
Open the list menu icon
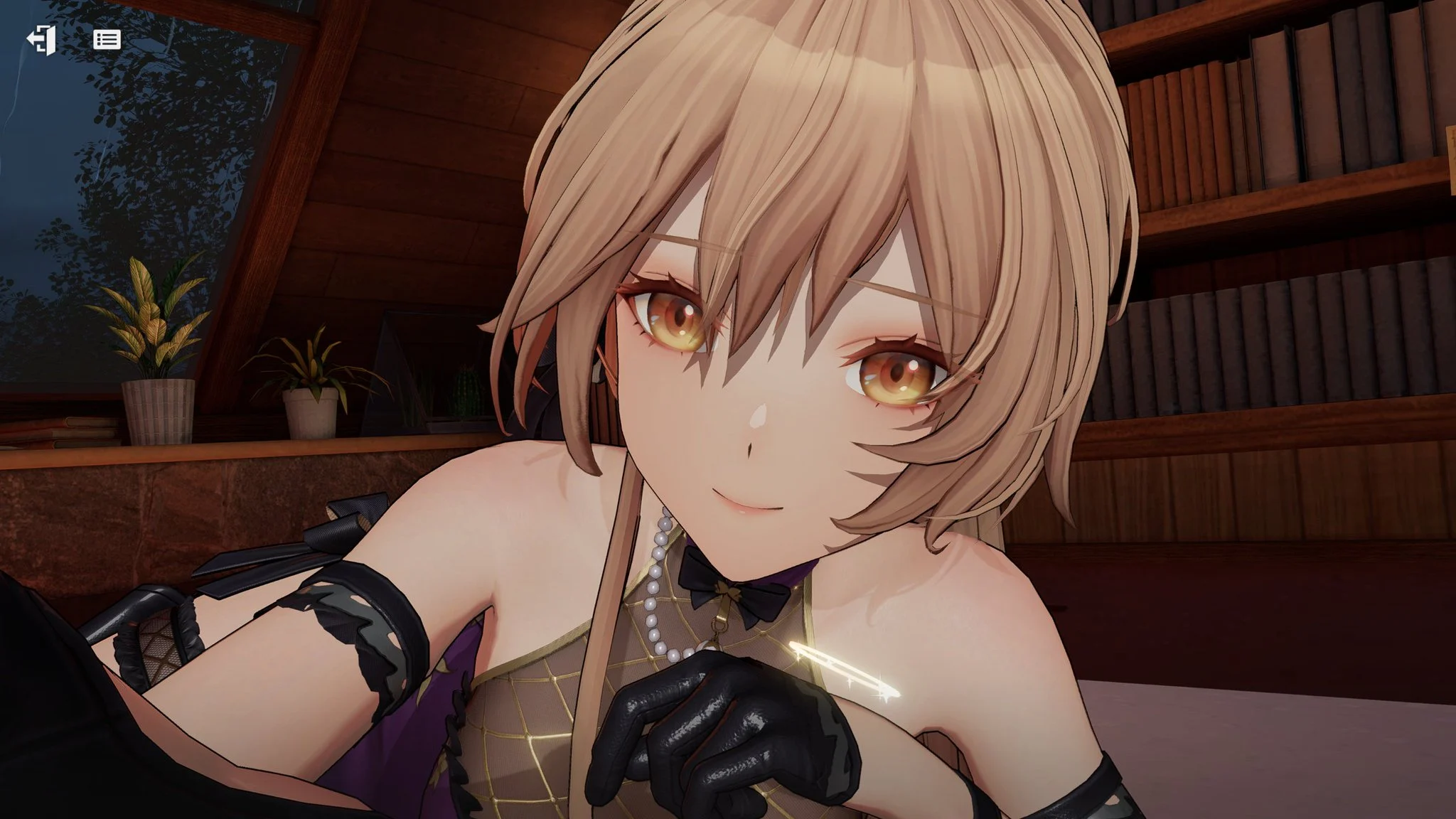click(107, 40)
